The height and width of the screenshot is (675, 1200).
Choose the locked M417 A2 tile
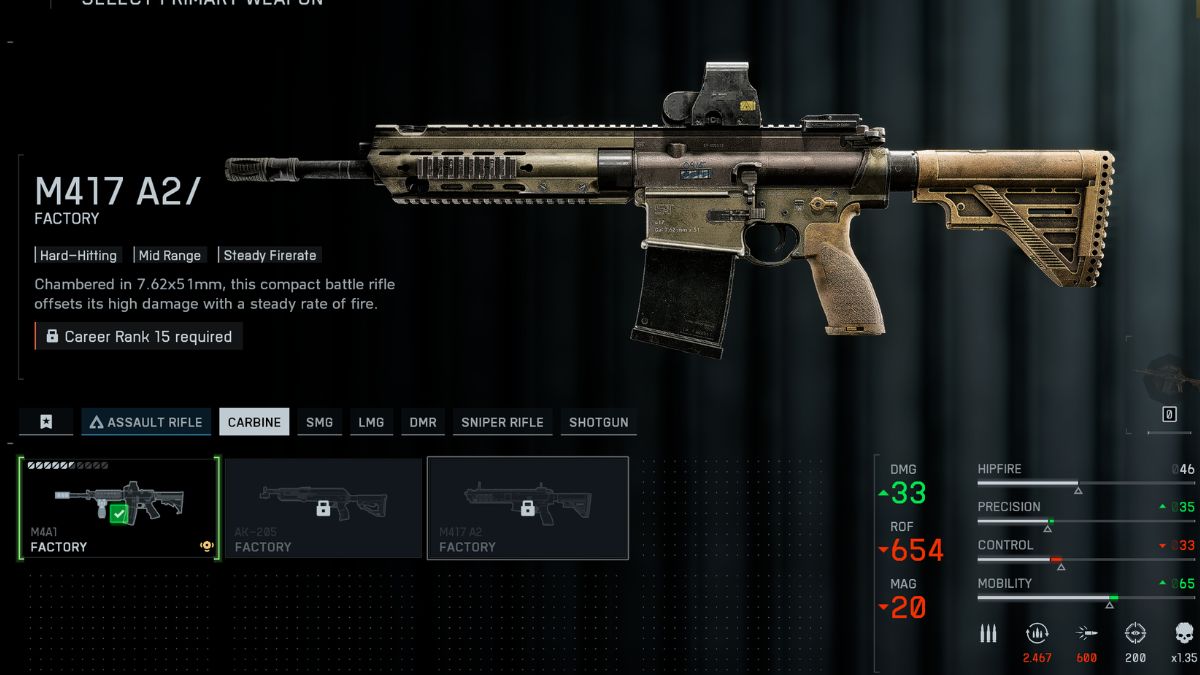click(527, 508)
